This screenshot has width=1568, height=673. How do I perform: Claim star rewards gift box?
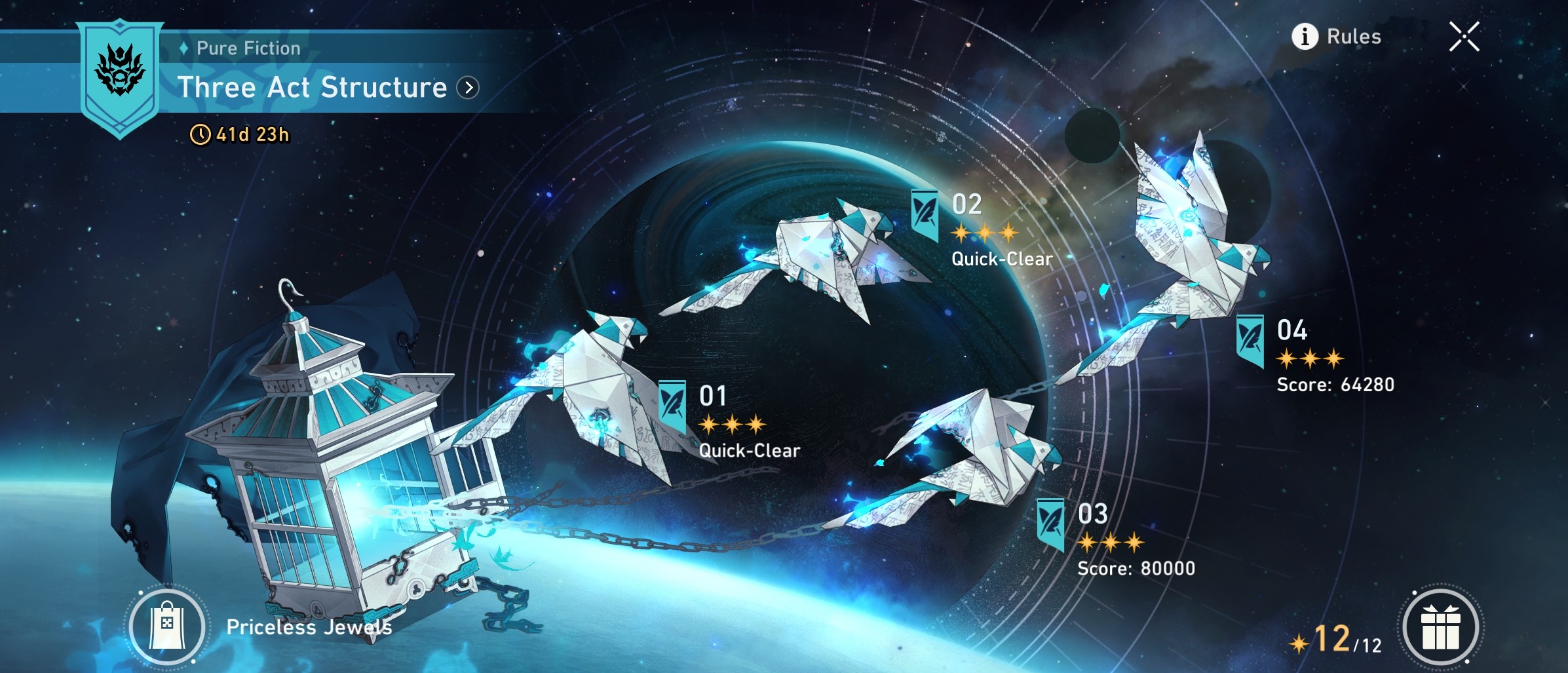pos(1440,627)
